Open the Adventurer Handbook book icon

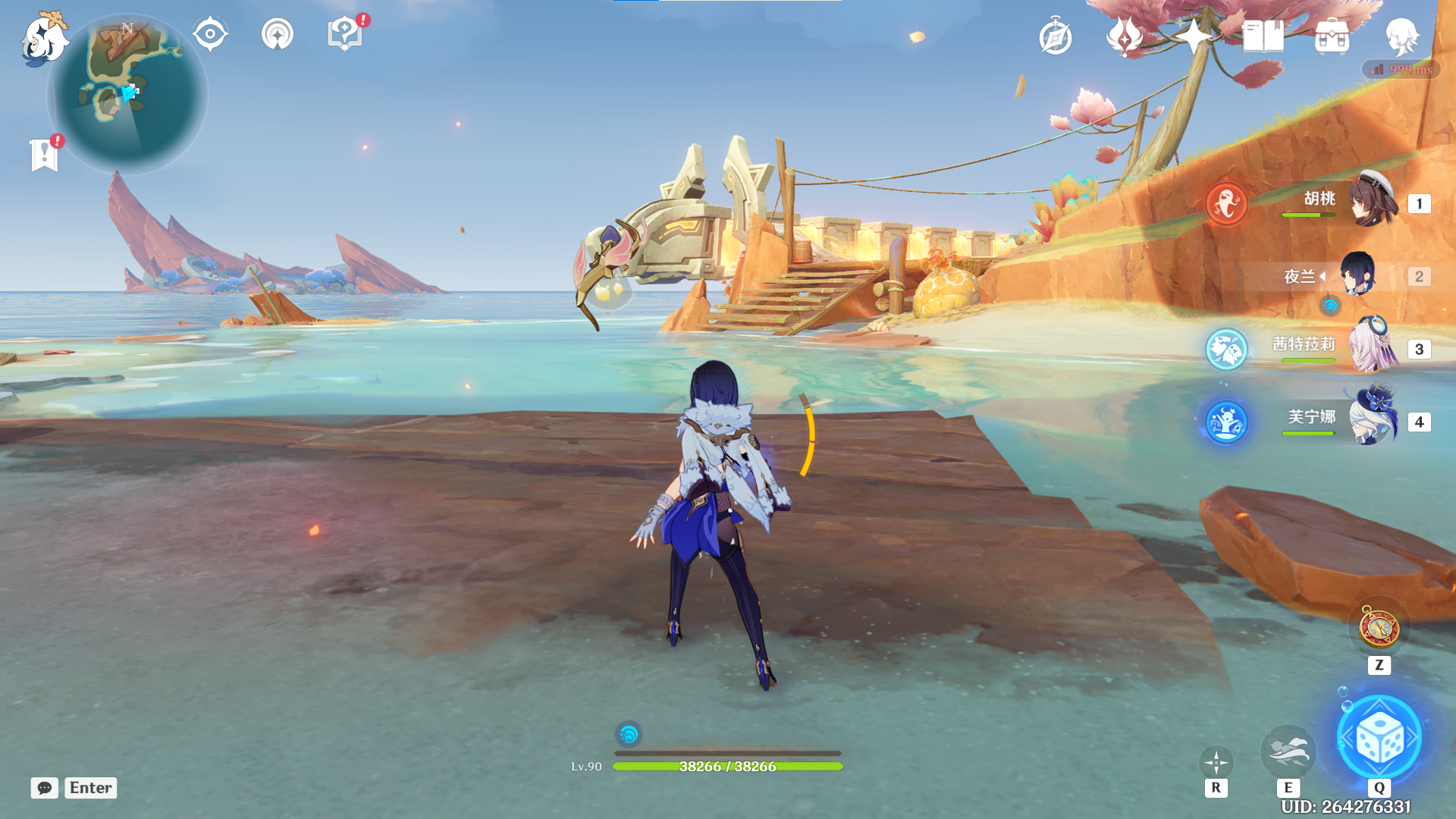click(x=1263, y=36)
